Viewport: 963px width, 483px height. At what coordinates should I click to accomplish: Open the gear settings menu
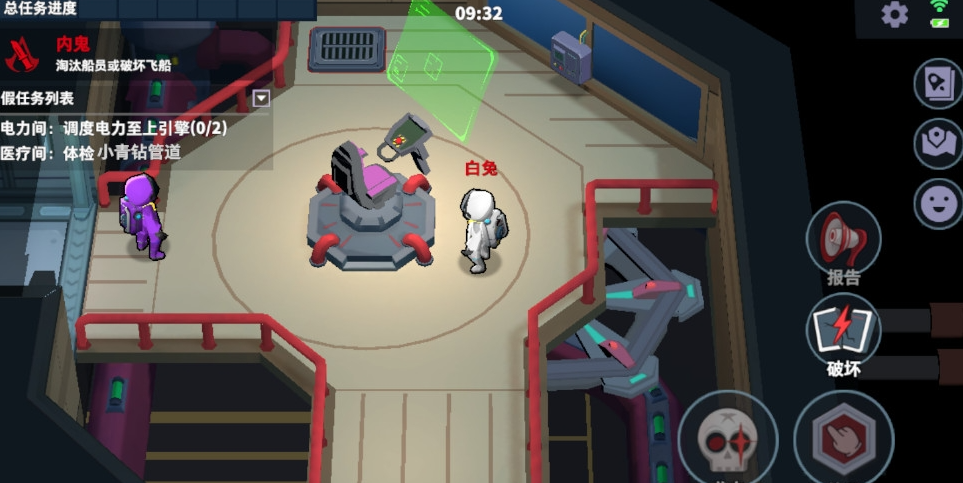(x=894, y=14)
